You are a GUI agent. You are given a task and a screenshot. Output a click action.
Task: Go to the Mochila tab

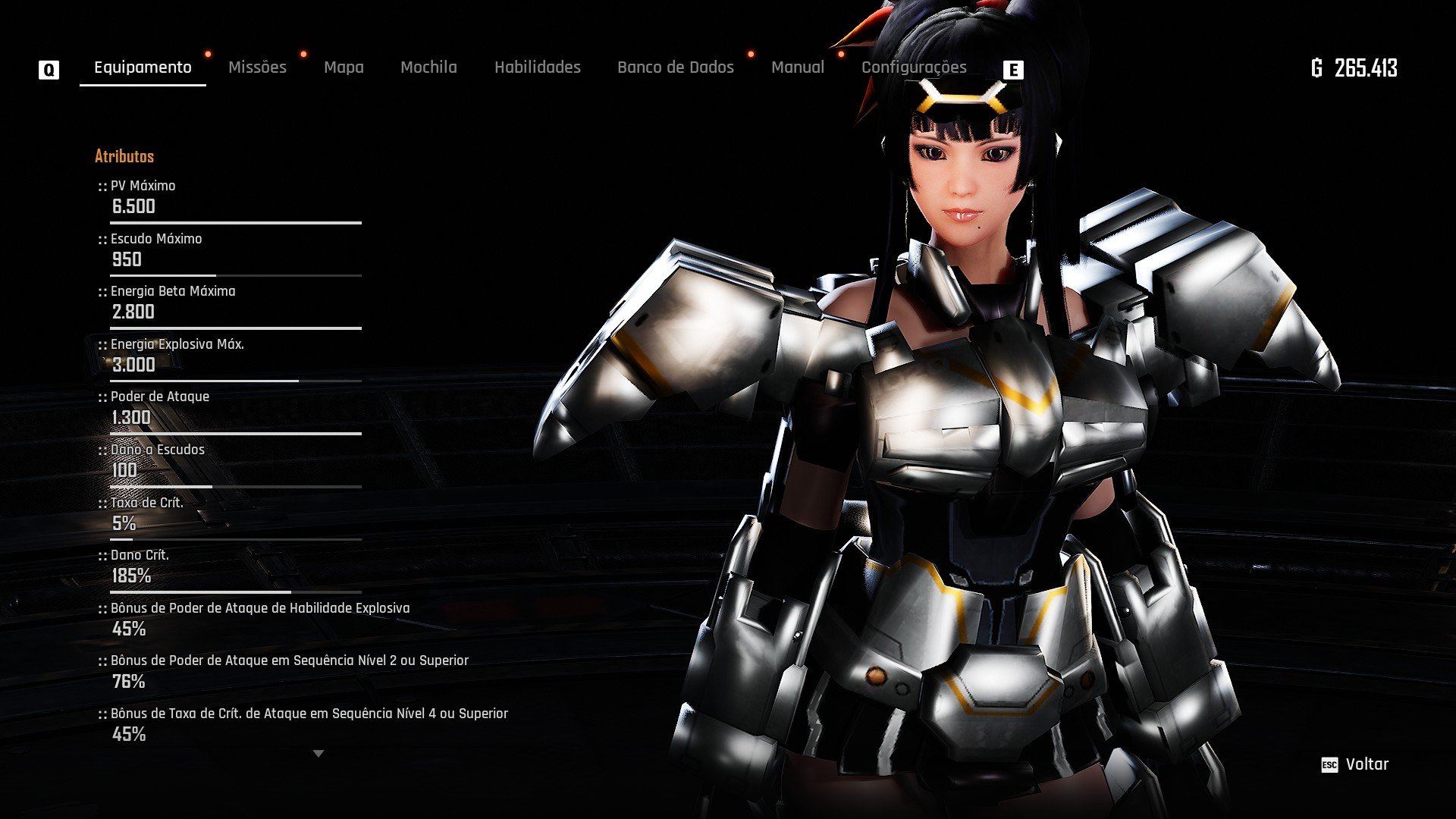pyautogui.click(x=428, y=67)
